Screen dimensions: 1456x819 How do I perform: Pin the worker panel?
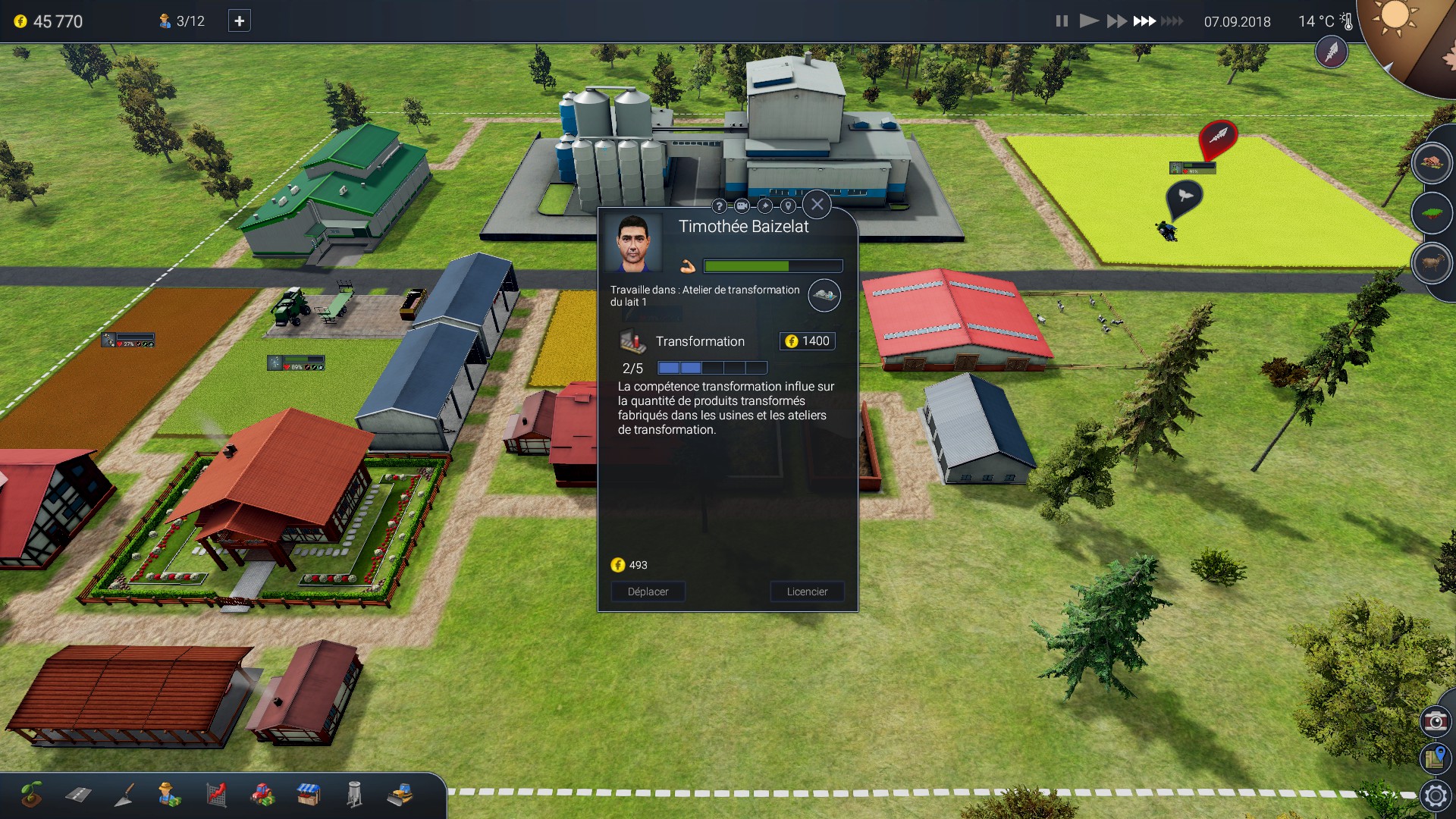765,206
